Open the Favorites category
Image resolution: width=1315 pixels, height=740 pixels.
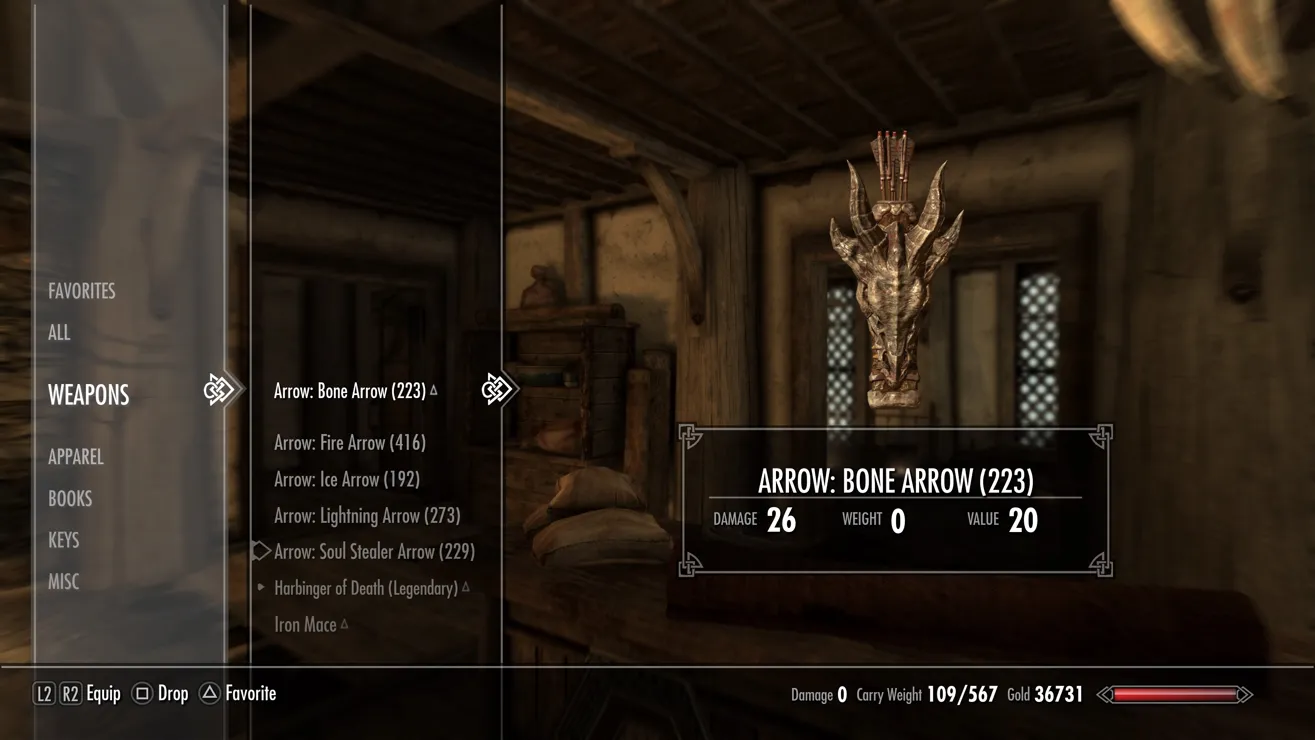tap(82, 291)
